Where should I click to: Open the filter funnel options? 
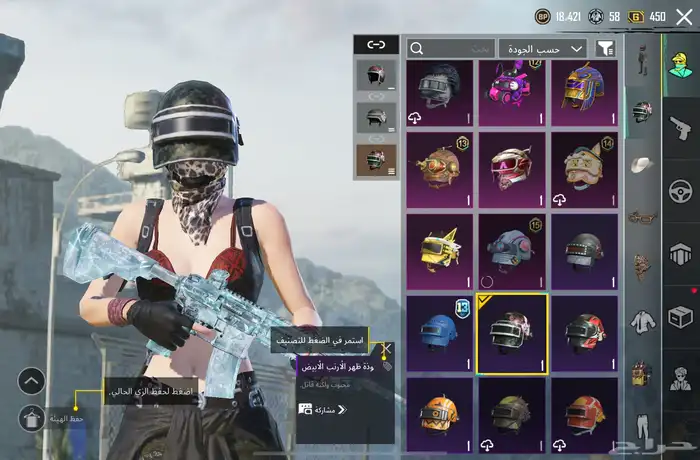point(605,48)
